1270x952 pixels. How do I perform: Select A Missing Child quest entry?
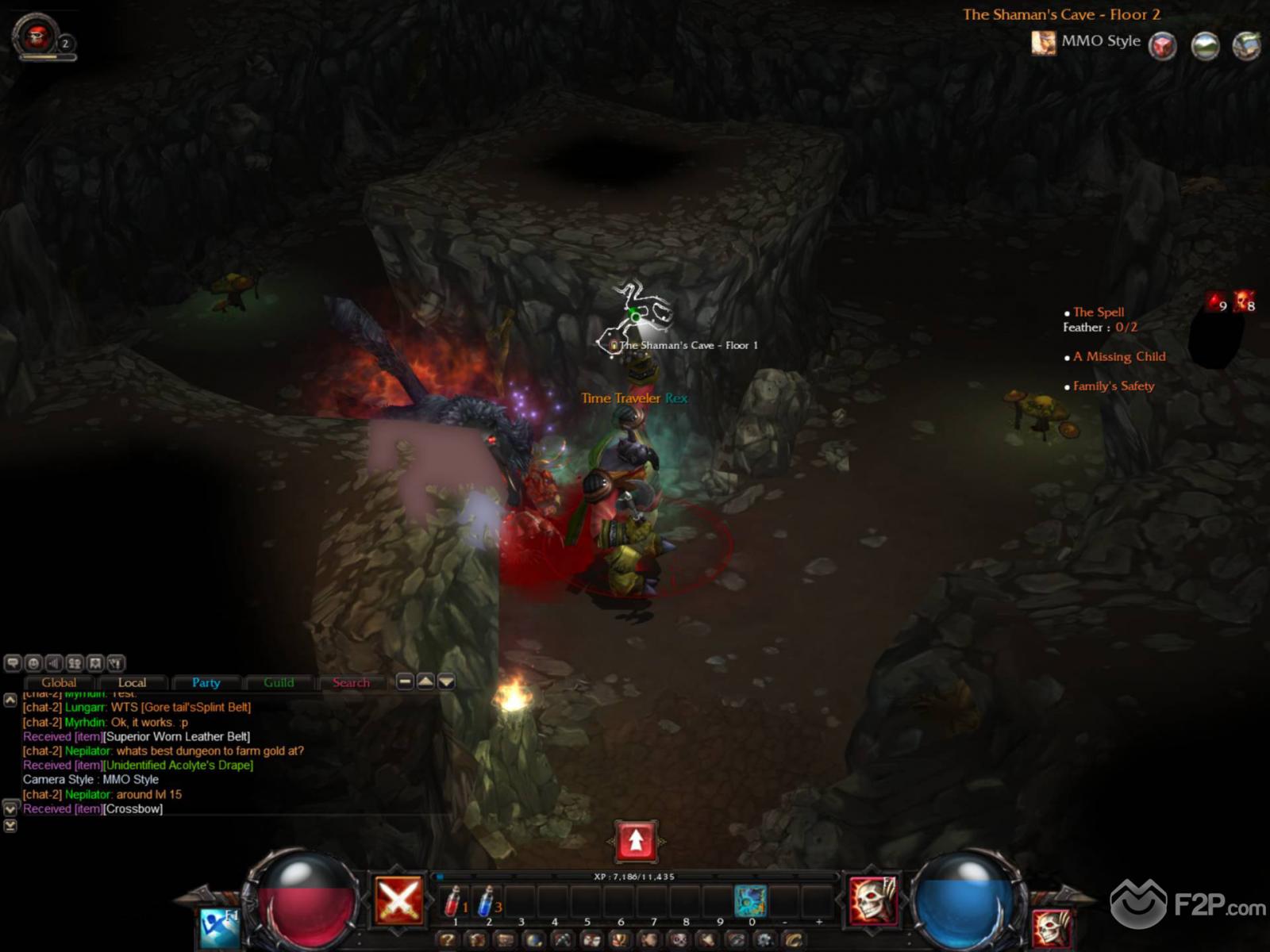1119,357
